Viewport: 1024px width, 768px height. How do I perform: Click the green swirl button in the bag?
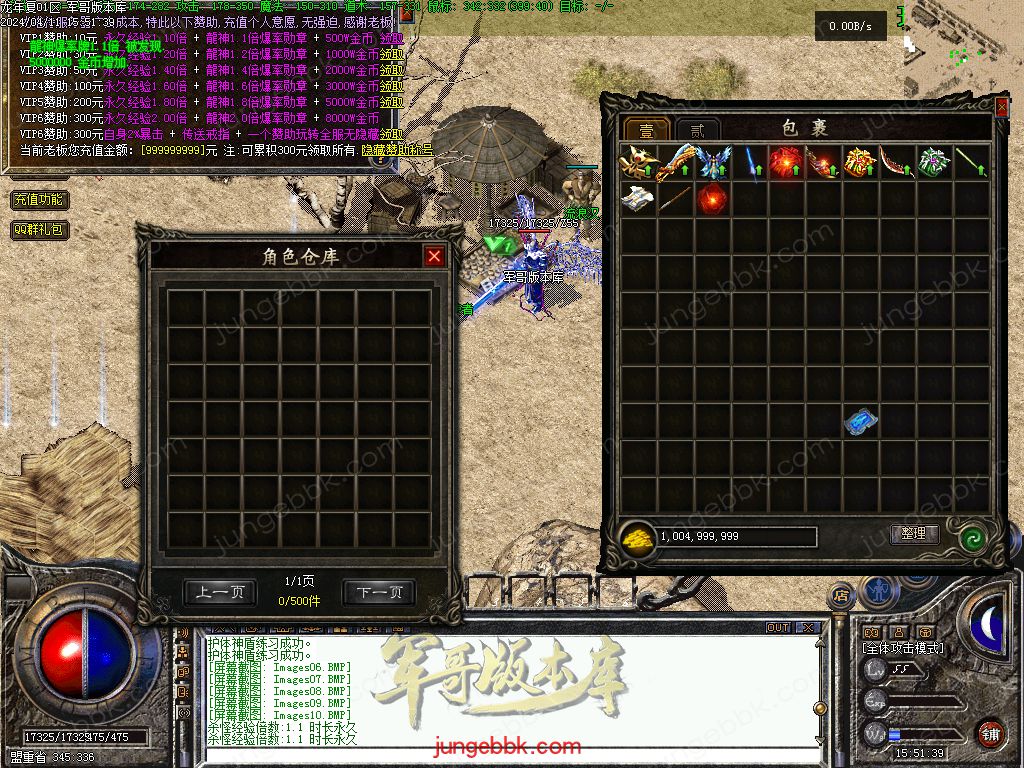coord(972,538)
